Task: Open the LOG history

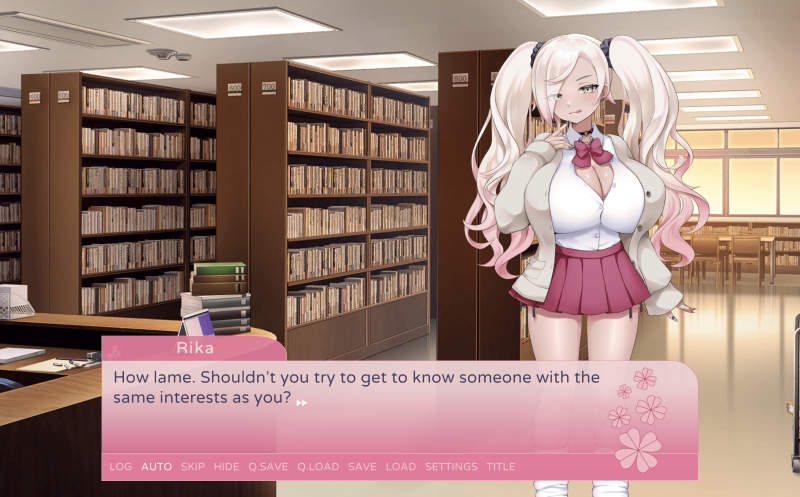Action: (x=120, y=467)
